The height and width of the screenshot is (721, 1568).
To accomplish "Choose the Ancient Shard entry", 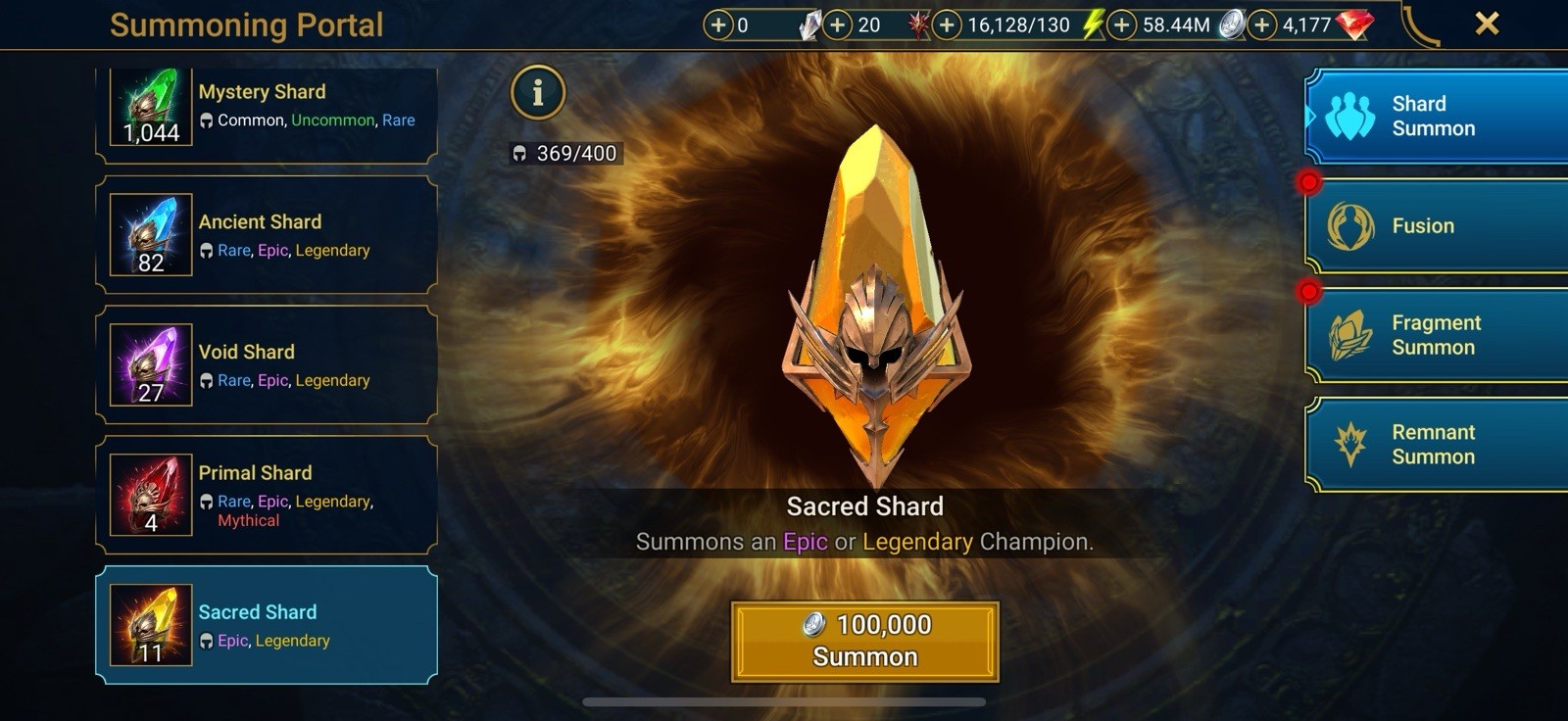I will coord(266,235).
